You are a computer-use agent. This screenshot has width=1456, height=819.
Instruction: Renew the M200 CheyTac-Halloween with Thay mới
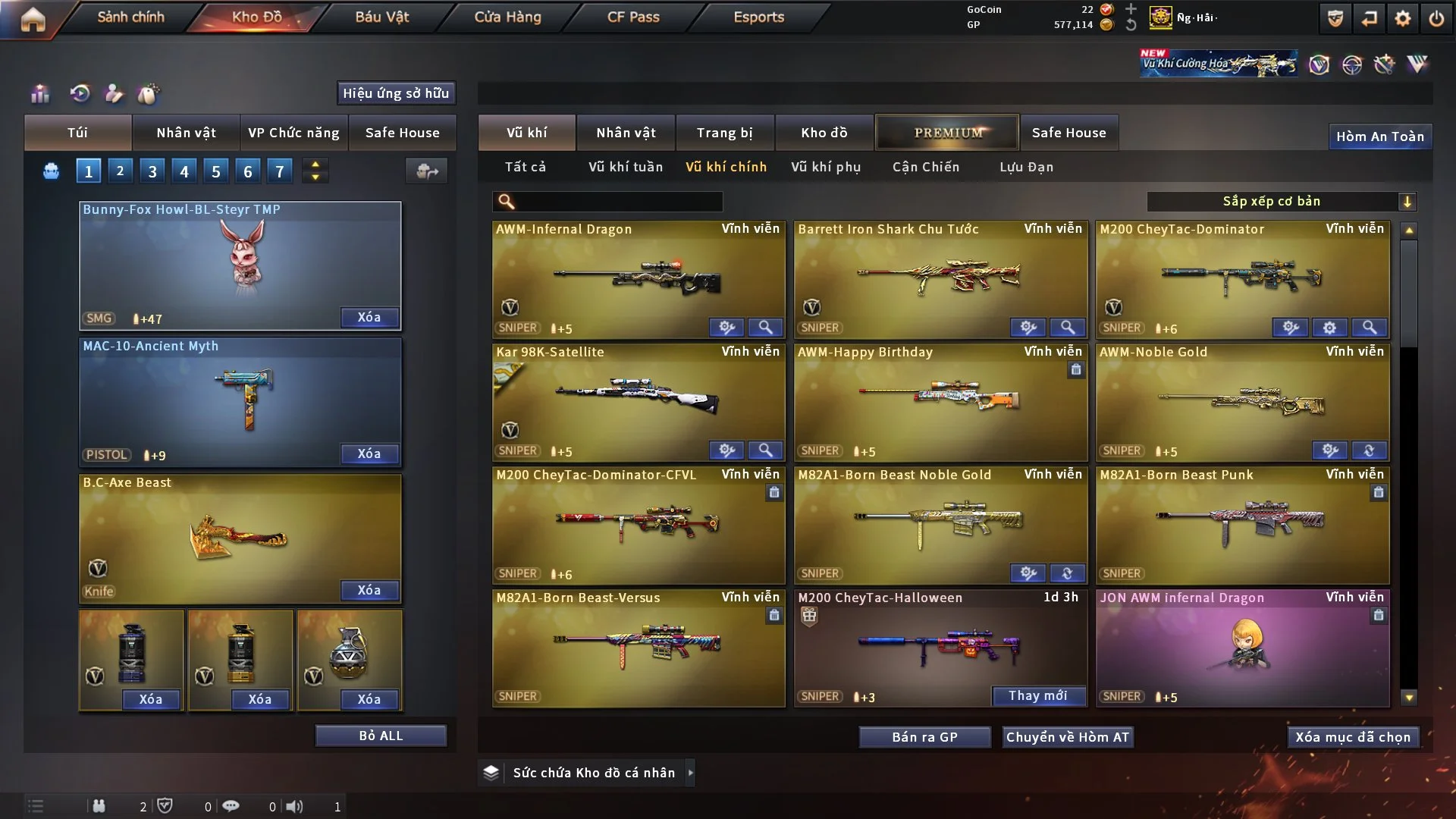(x=1037, y=695)
